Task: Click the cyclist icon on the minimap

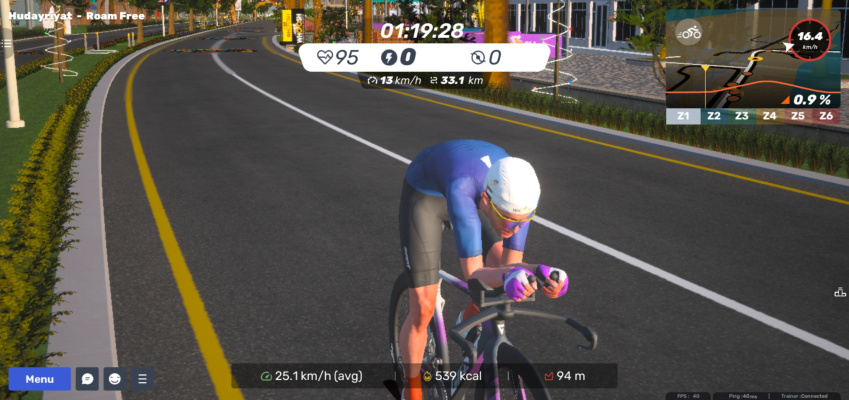Action: click(x=689, y=32)
